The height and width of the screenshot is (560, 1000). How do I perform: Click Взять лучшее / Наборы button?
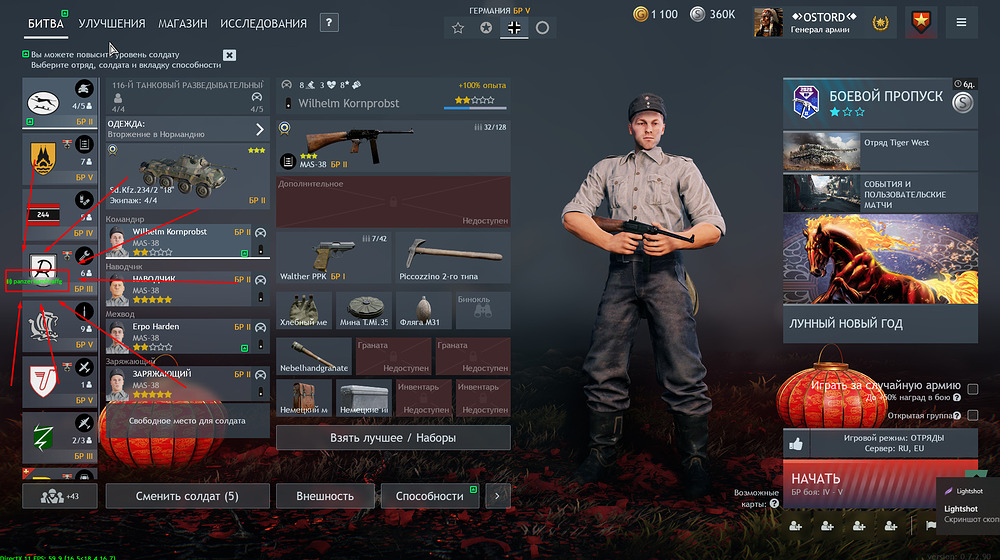coord(393,438)
